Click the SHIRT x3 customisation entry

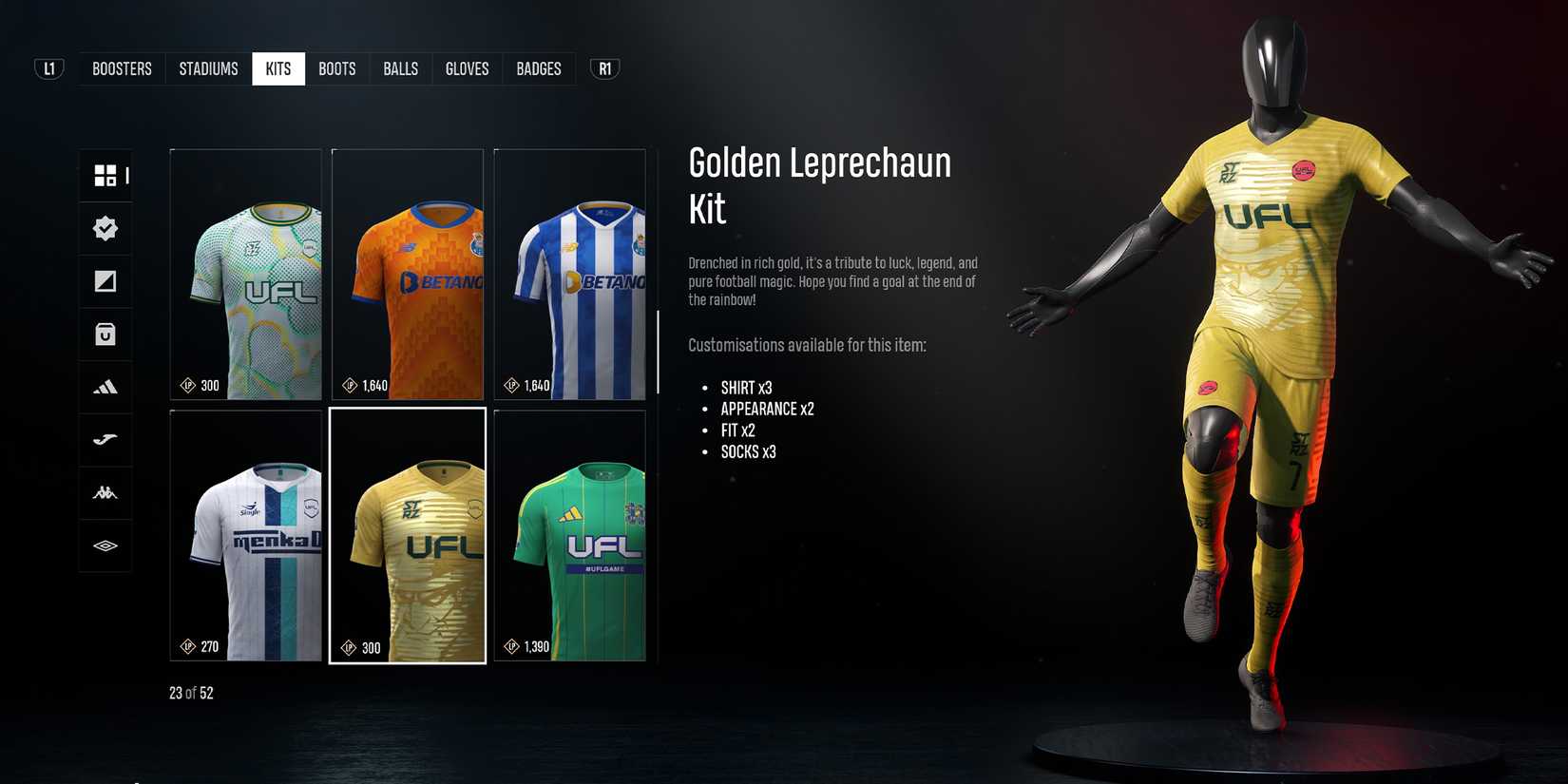click(x=745, y=387)
